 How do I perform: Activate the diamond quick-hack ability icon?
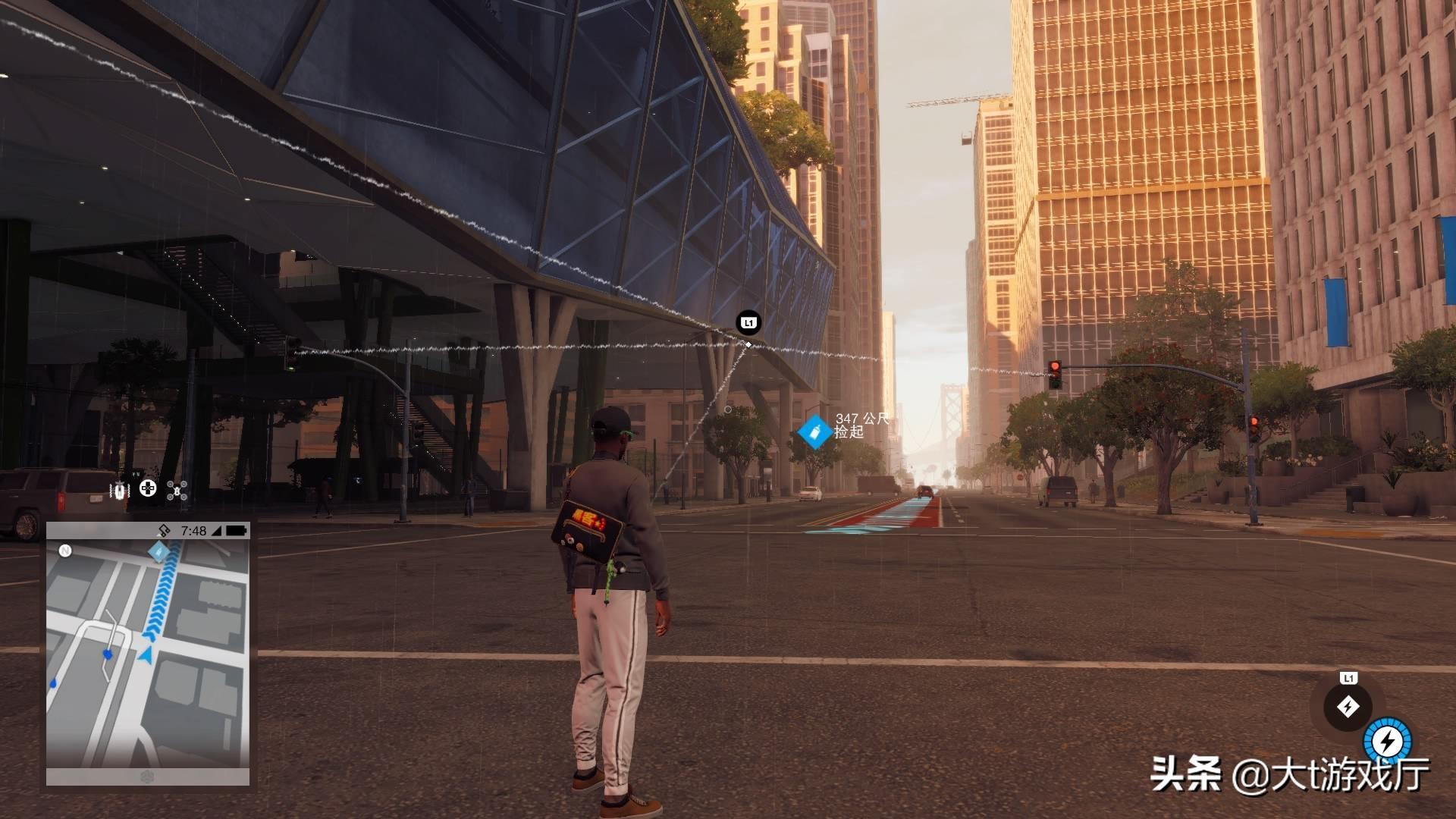click(x=1348, y=707)
